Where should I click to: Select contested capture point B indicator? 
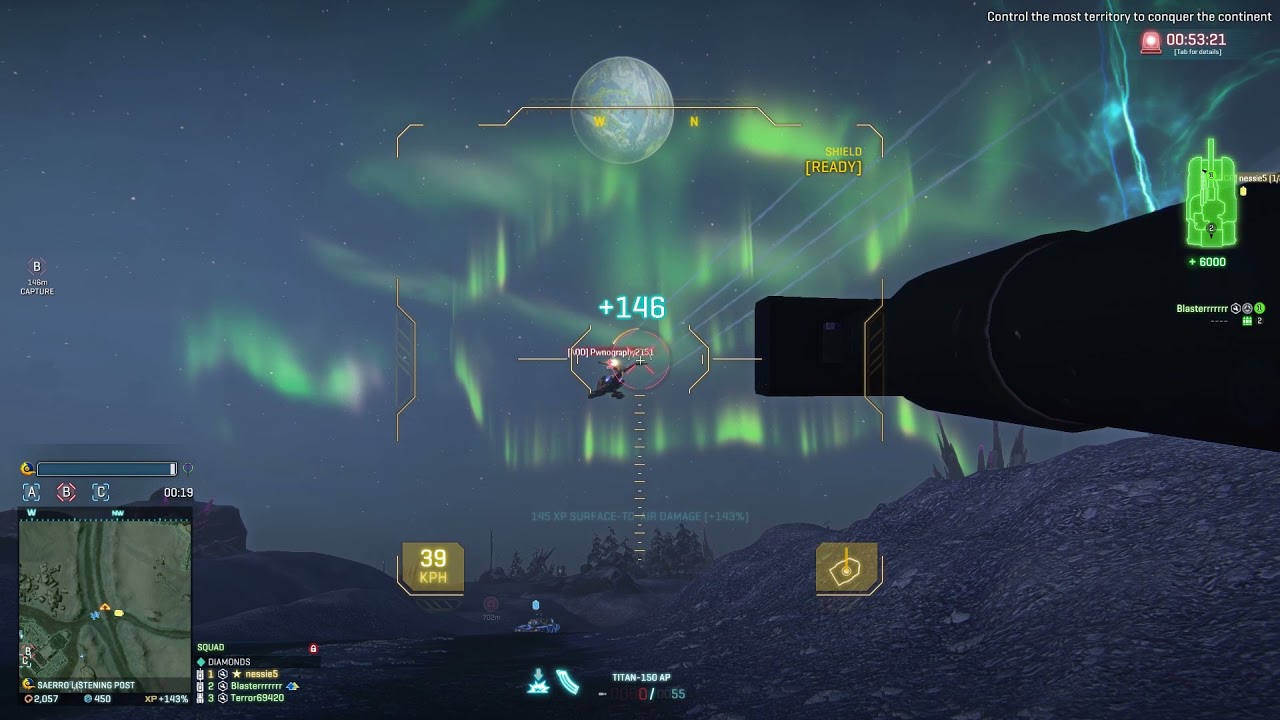tap(66, 492)
